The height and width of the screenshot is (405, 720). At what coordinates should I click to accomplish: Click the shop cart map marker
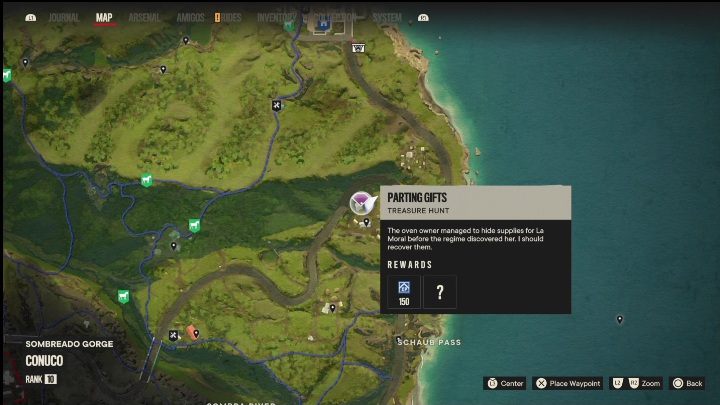358,46
